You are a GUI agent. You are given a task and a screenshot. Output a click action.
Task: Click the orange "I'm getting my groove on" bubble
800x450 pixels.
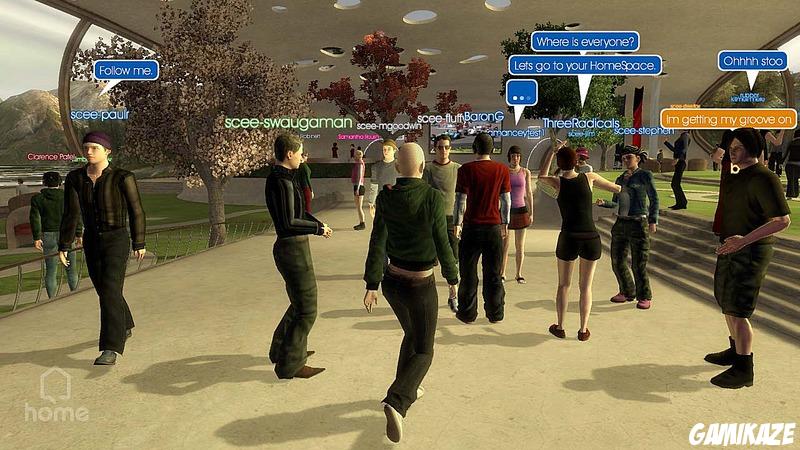pyautogui.click(x=729, y=119)
